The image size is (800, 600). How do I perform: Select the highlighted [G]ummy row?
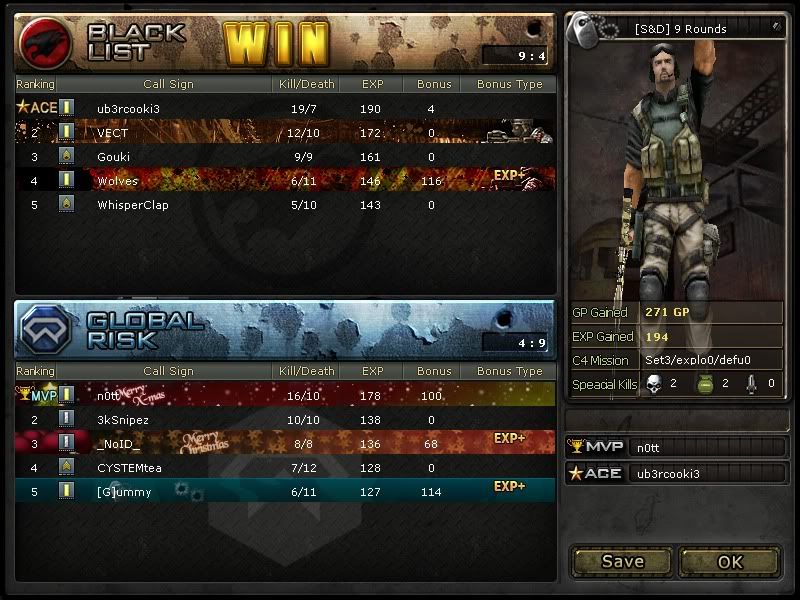click(285, 491)
